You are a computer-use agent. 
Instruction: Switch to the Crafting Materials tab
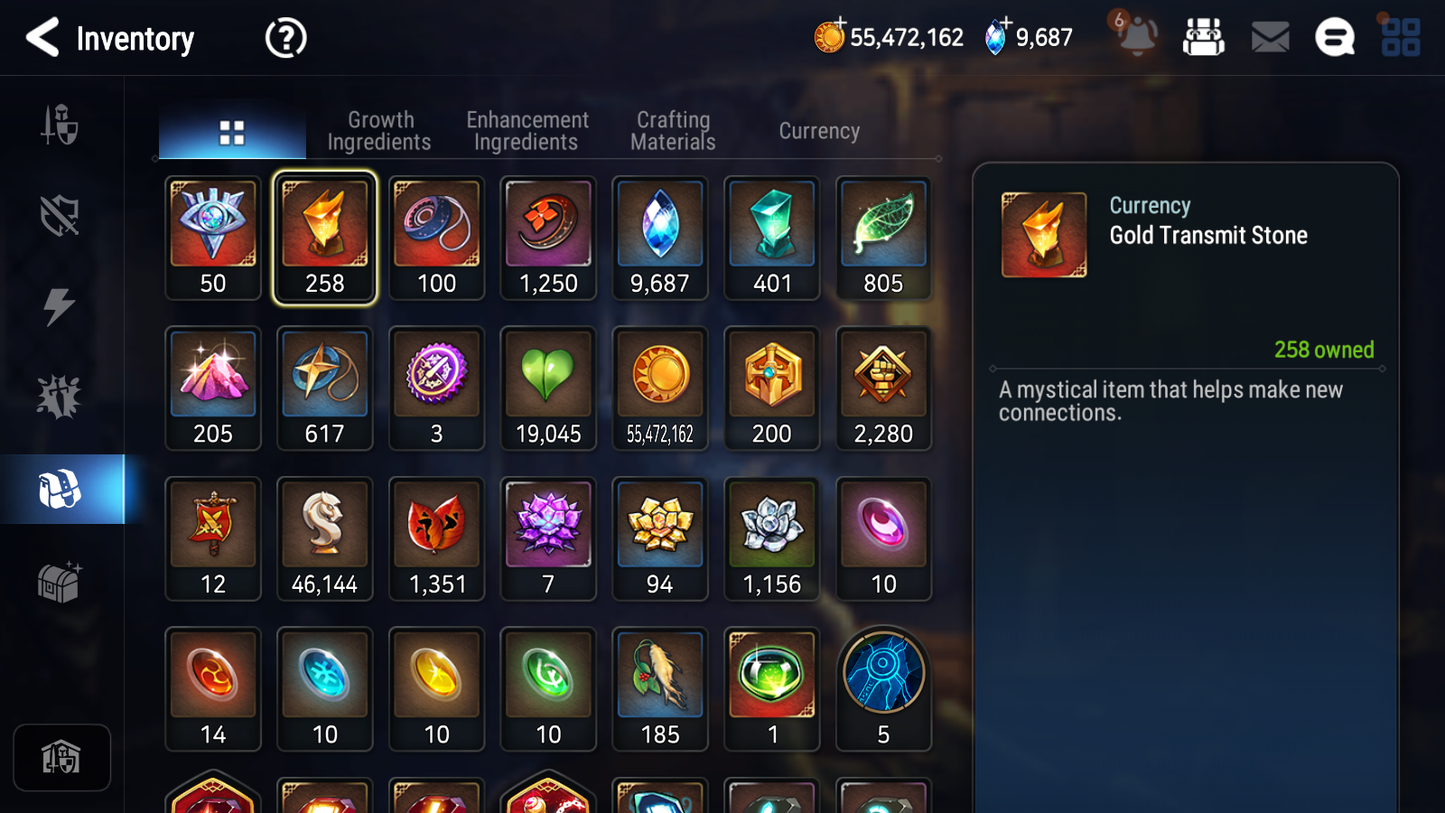[672, 130]
